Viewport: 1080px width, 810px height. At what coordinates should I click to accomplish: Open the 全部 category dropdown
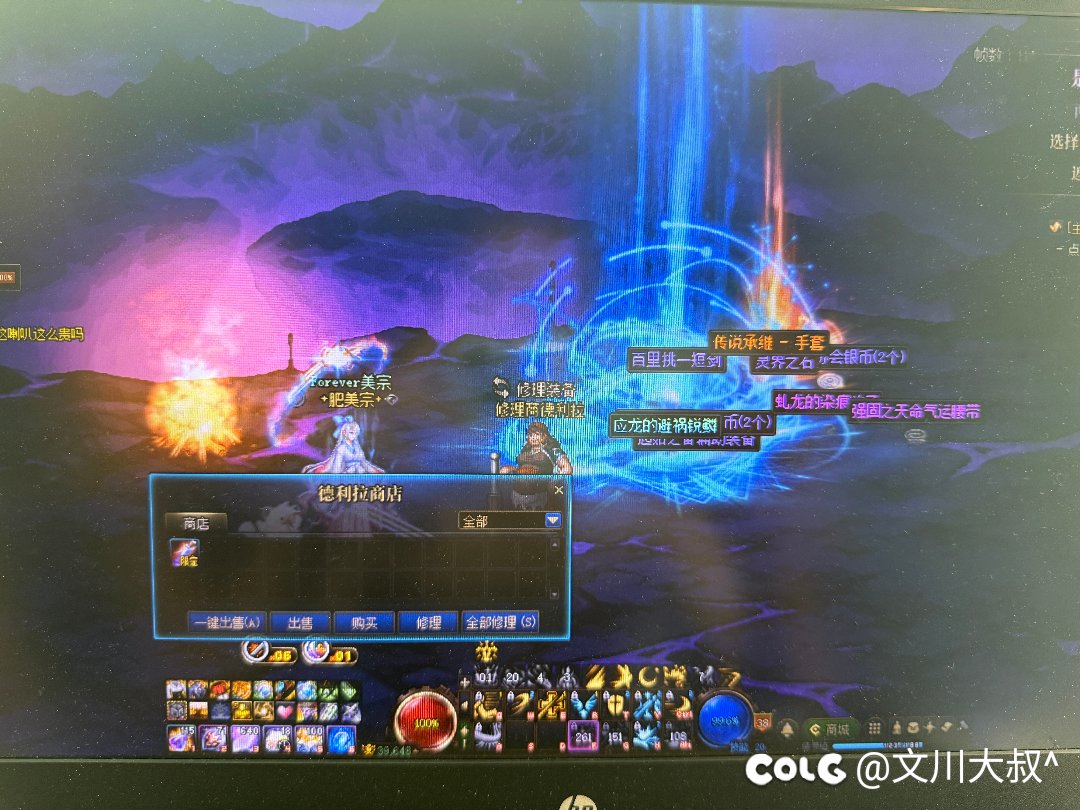coord(552,521)
